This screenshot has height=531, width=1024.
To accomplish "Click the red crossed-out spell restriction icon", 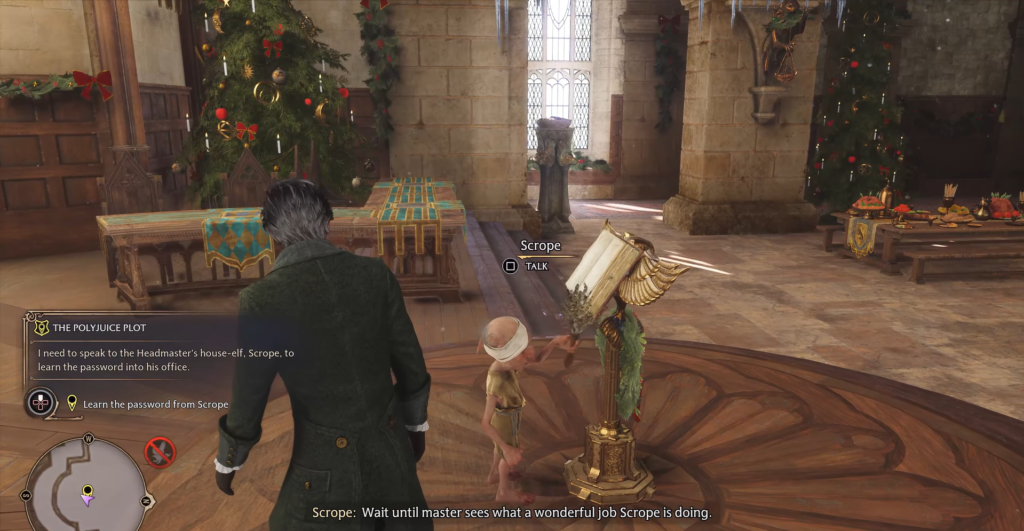I will click(x=160, y=452).
